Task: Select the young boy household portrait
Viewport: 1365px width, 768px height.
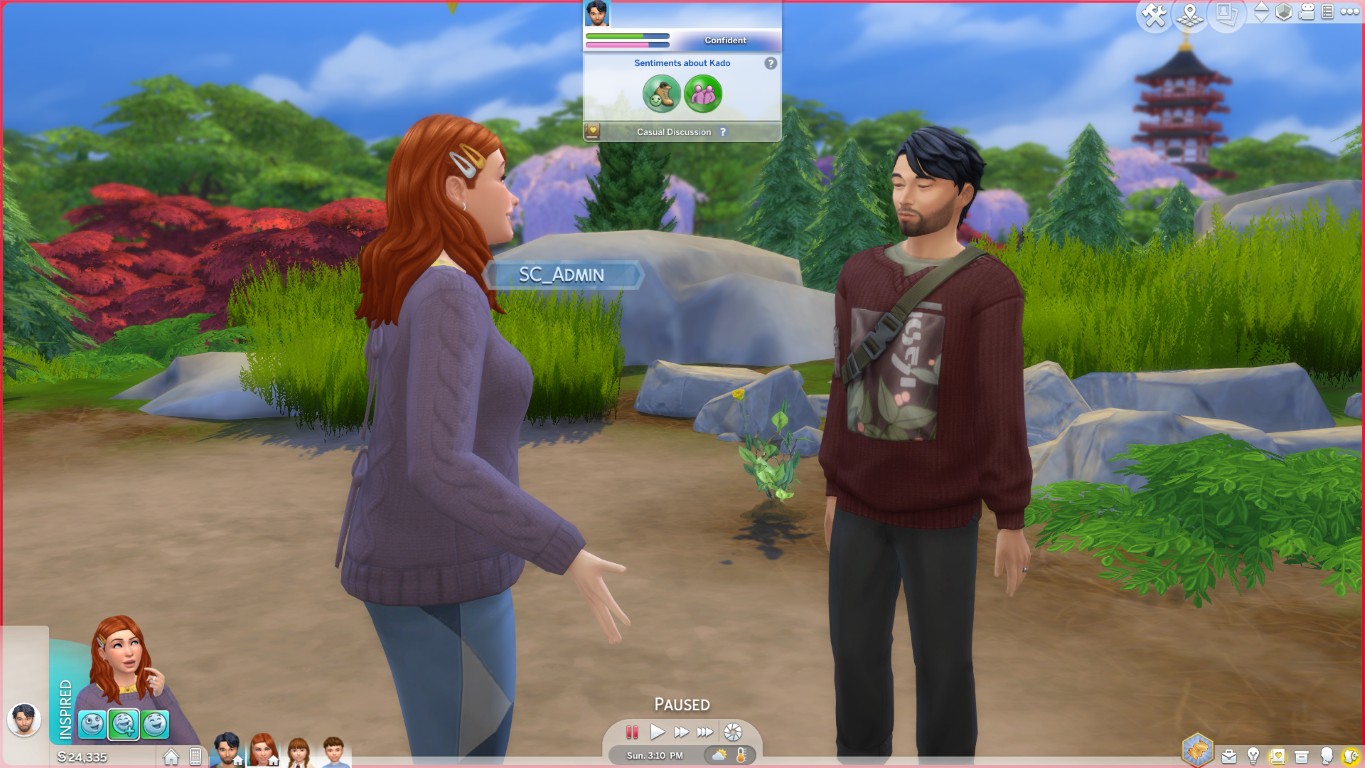Action: tap(334, 752)
